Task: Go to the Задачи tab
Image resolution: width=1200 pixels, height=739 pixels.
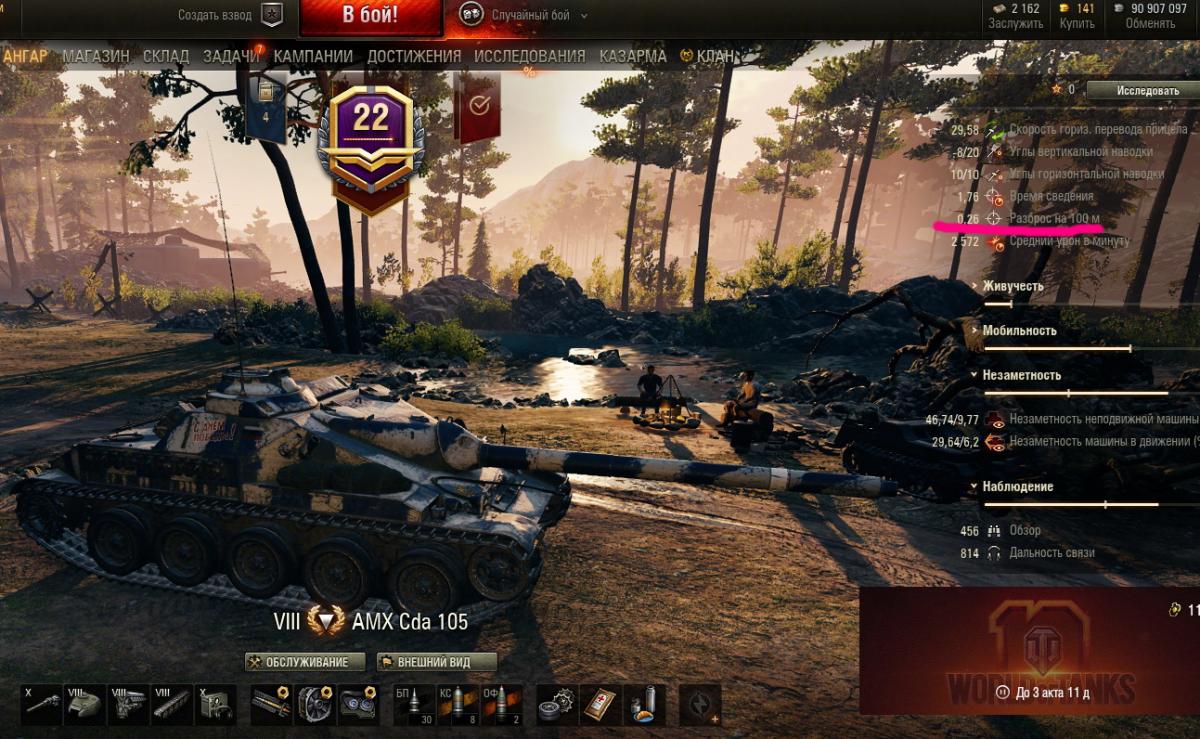Action: [x=231, y=57]
